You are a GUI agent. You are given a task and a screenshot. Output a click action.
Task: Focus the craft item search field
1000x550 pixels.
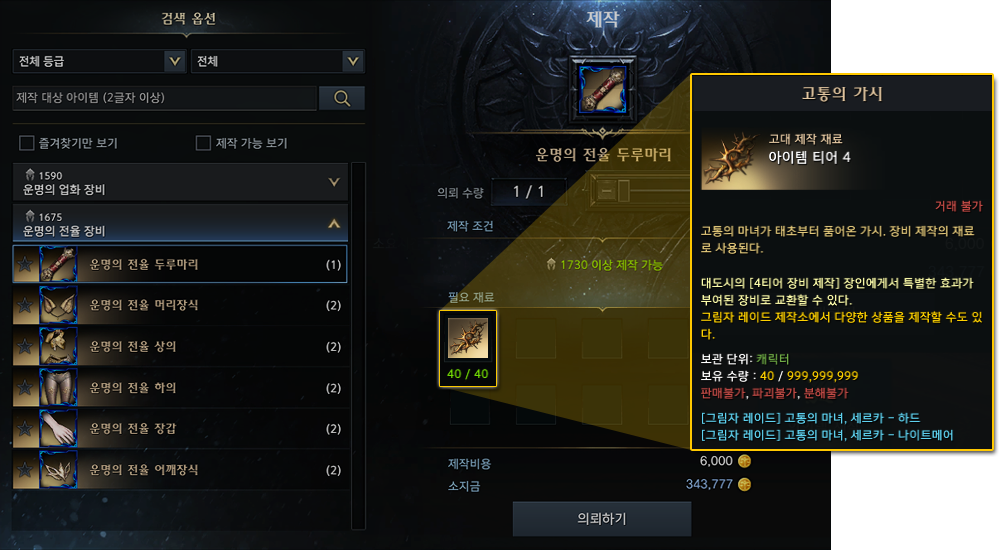[164, 98]
